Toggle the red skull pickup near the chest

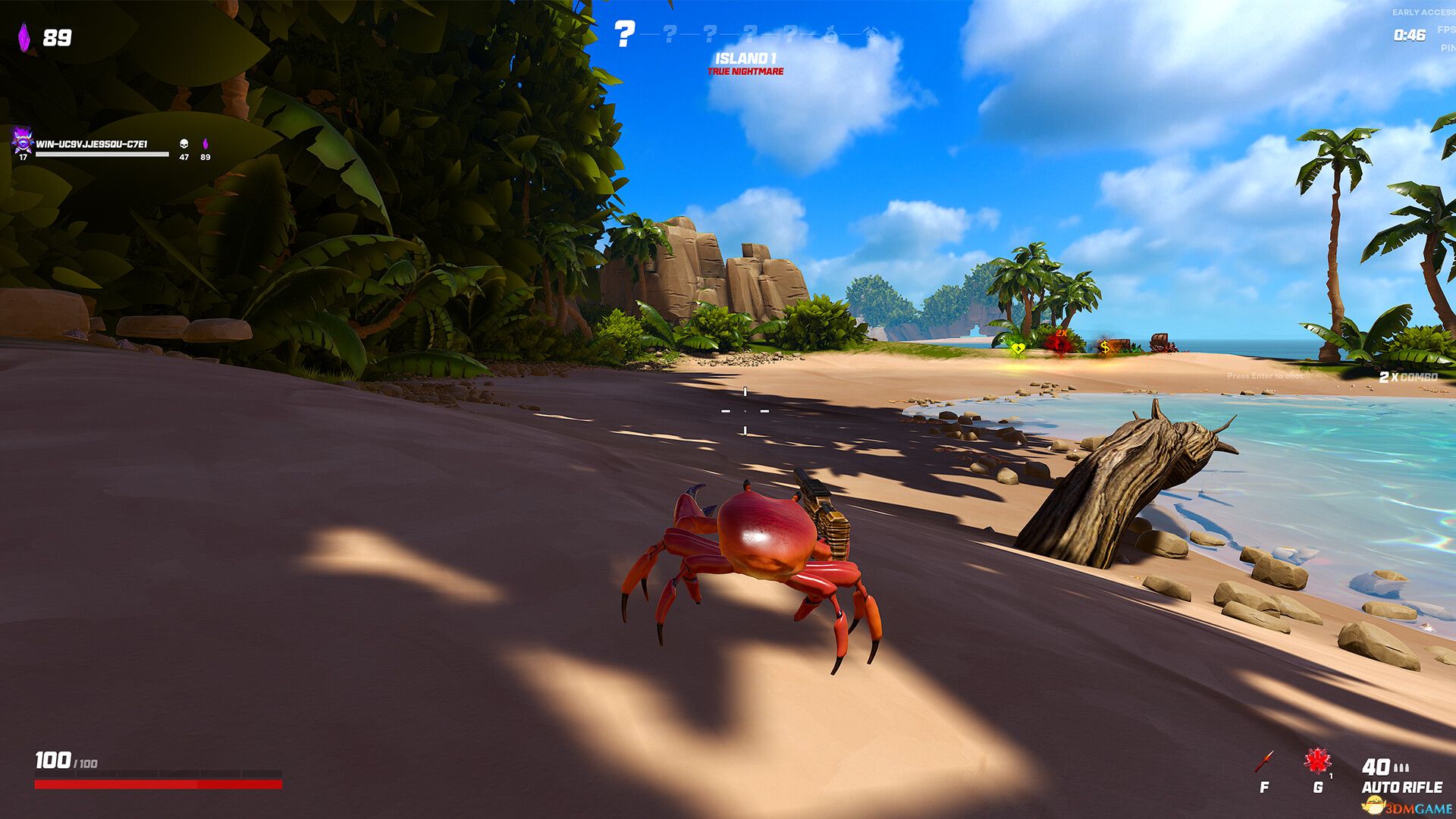point(1061,345)
